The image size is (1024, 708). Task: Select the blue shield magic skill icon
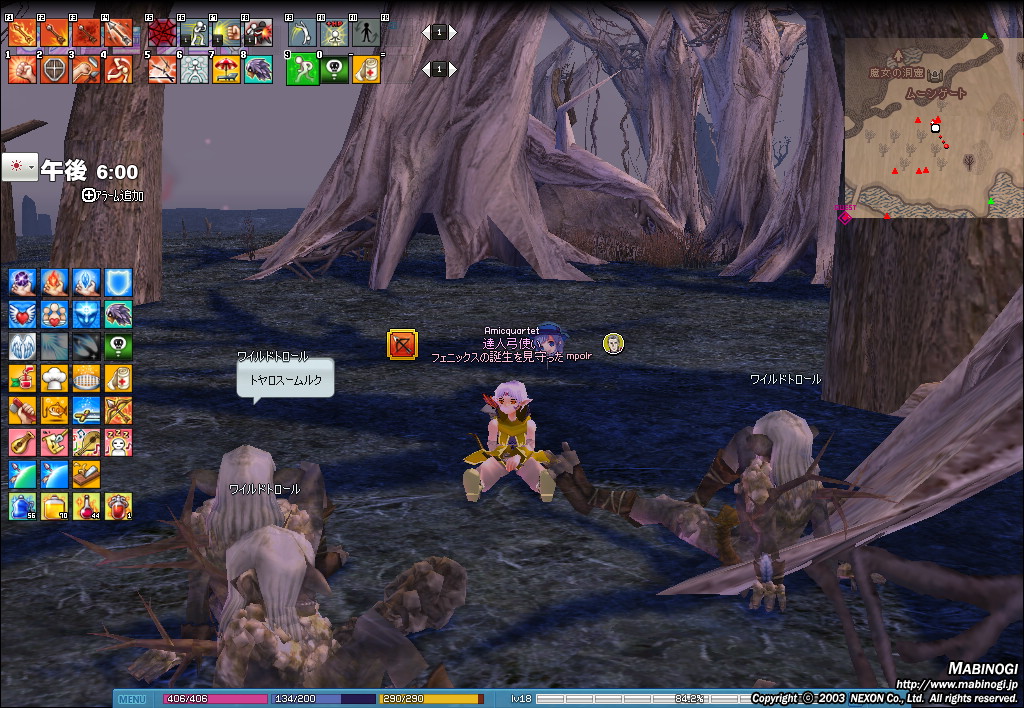coord(119,282)
